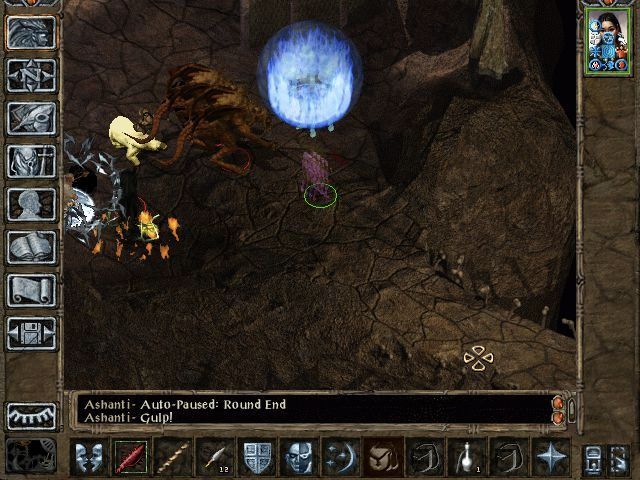Equip the red weapon in the quick slot

point(131,456)
